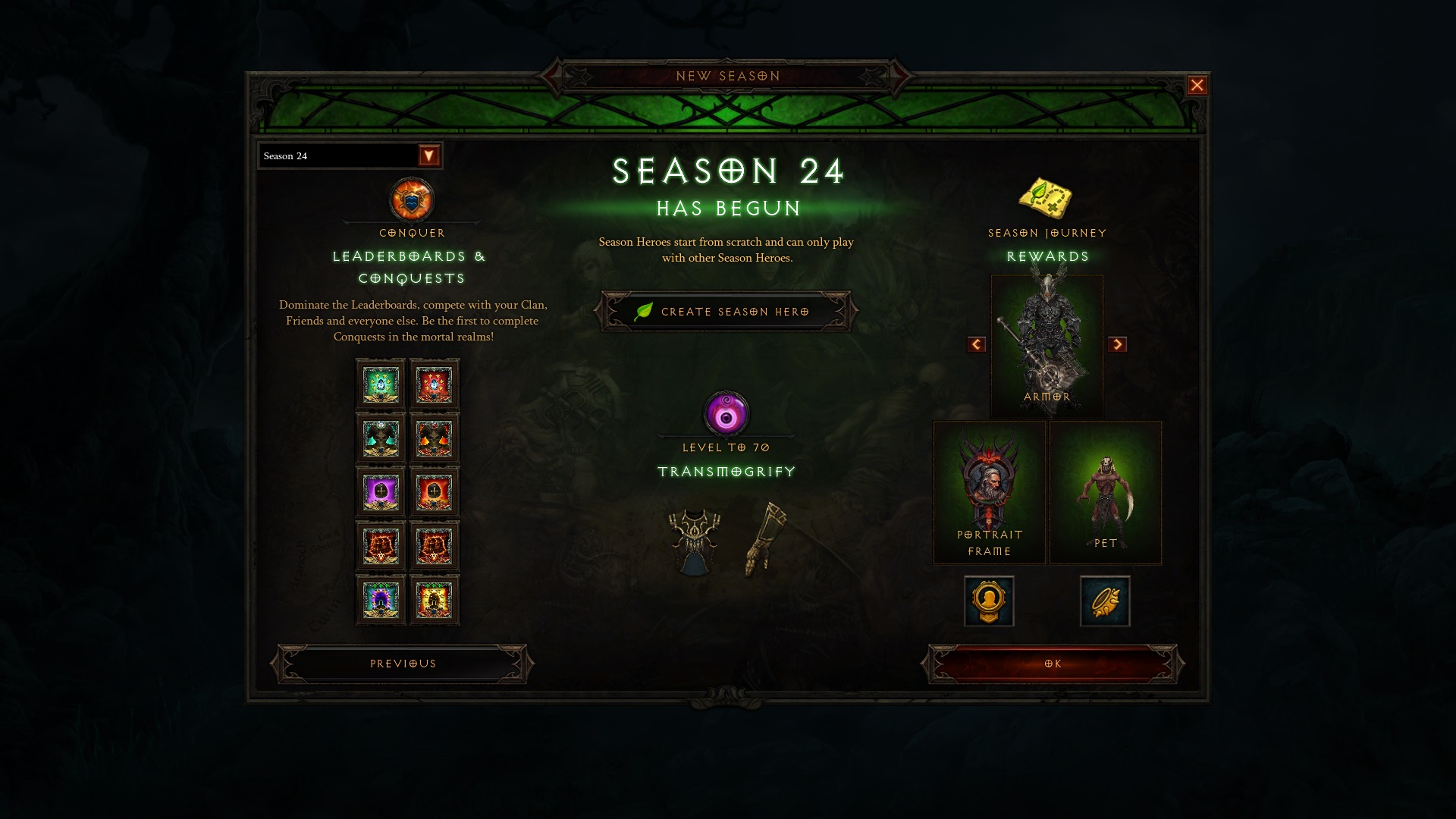Click the right arrow beside the Armor reward
Image resolution: width=1456 pixels, height=819 pixels.
[x=1117, y=345]
